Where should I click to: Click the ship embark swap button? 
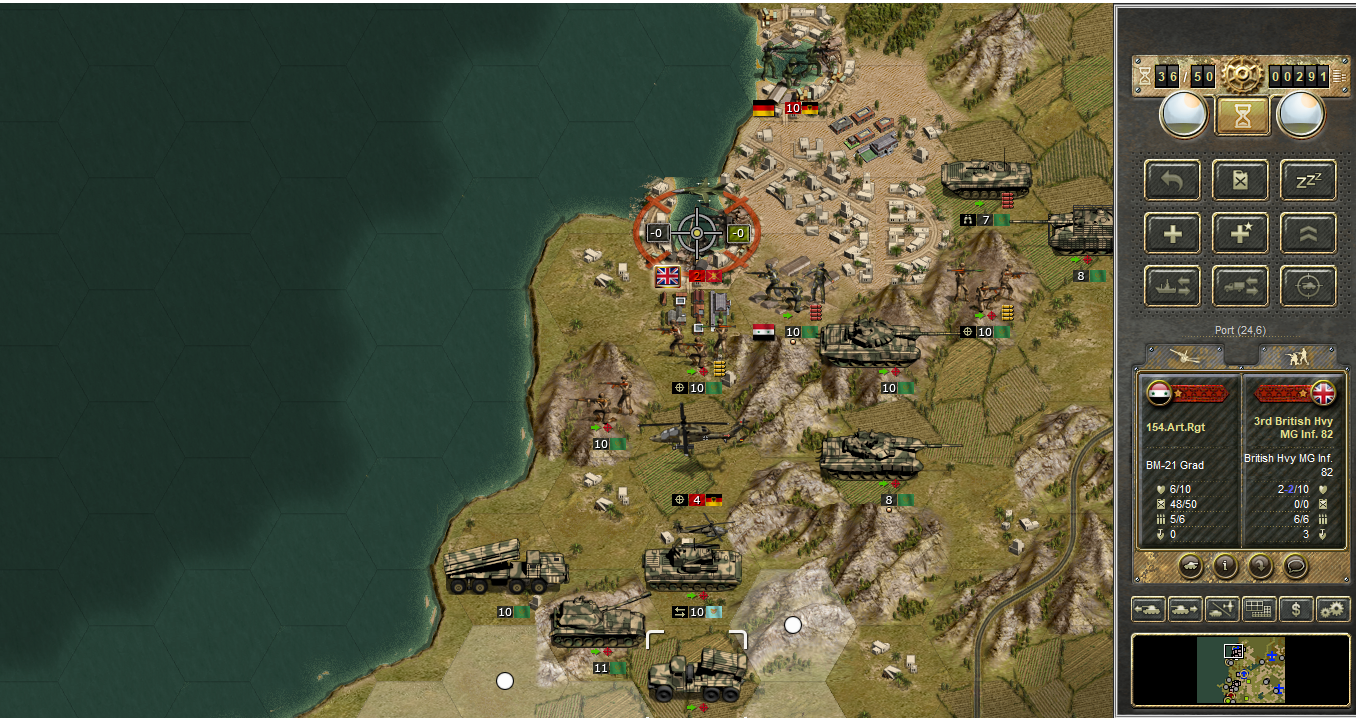coord(1173,286)
